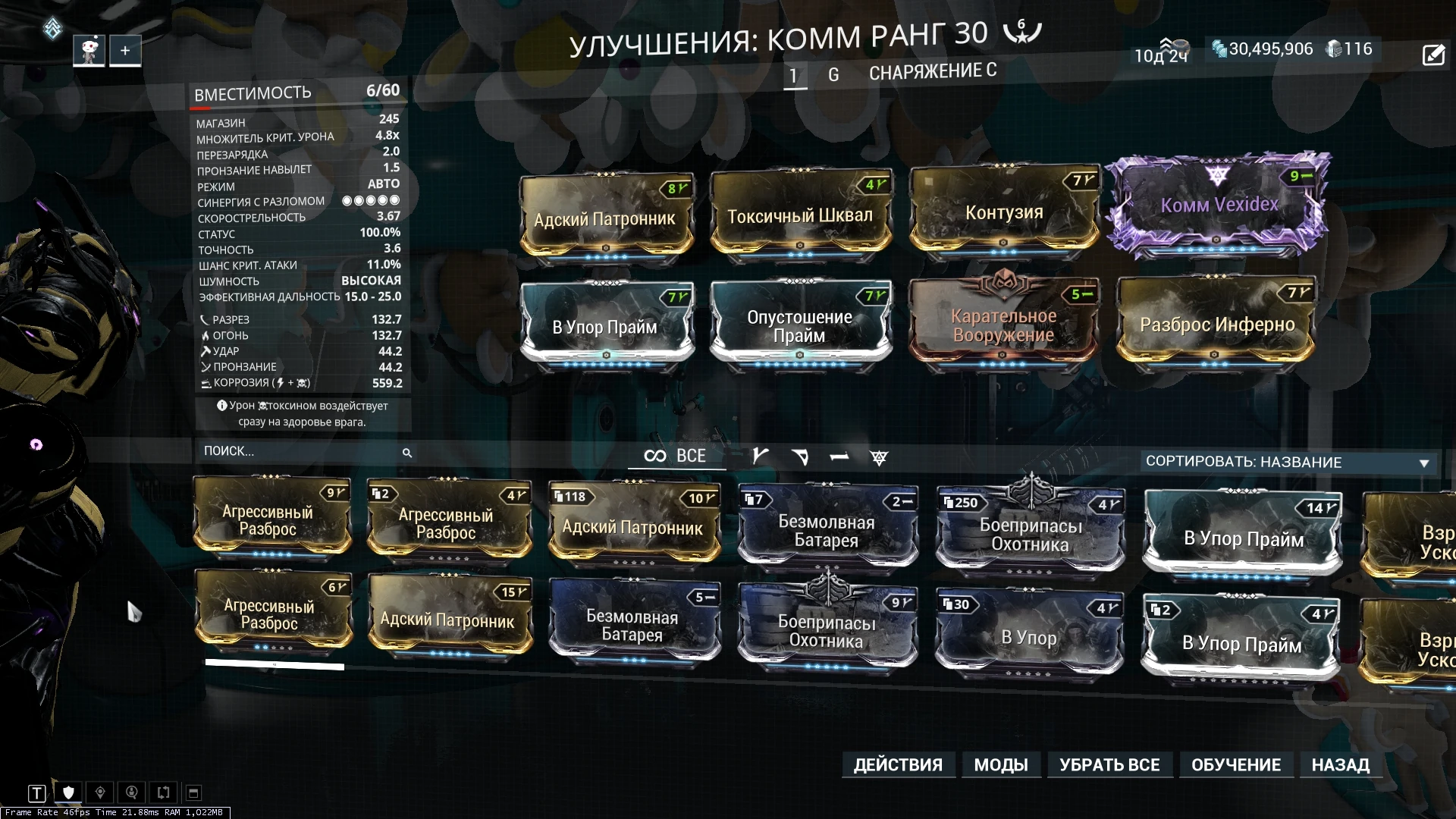Screen dimensions: 1456x819
Task: Open ОБУЧЕНИЕ from the bottom buttons
Action: coord(1237,765)
